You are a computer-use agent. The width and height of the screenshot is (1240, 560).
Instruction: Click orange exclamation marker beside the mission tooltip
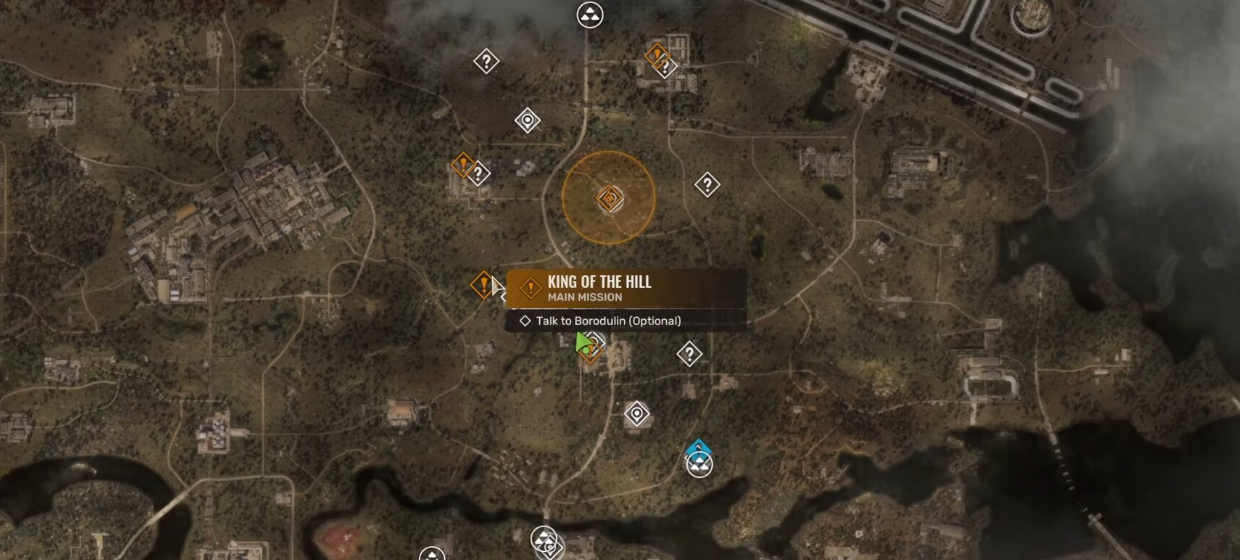pyautogui.click(x=484, y=285)
